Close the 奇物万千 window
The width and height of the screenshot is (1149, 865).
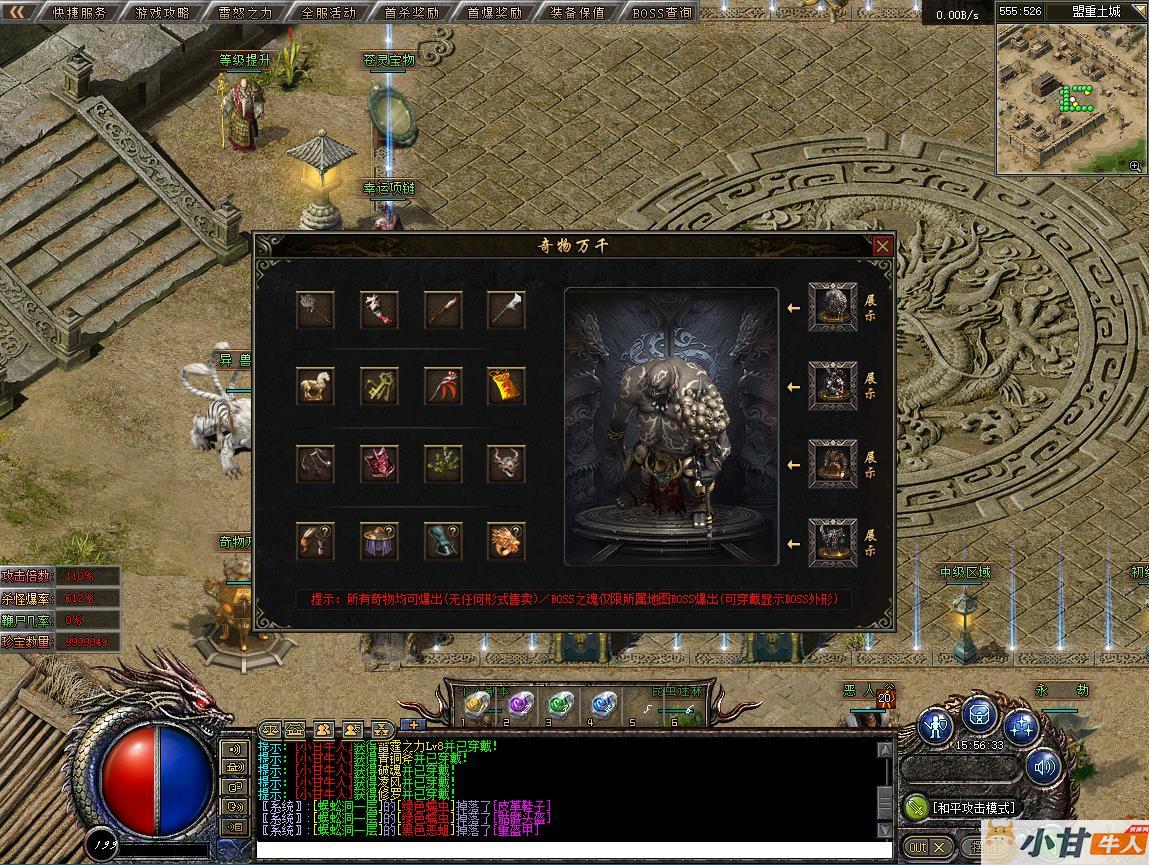coord(882,246)
